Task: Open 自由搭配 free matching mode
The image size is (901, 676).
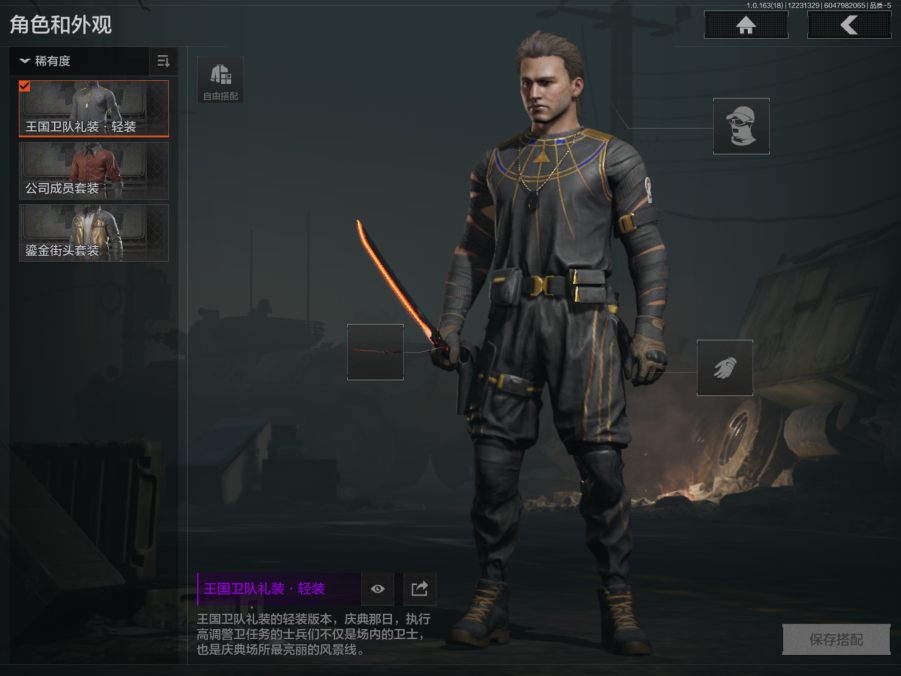Action: [x=220, y=80]
